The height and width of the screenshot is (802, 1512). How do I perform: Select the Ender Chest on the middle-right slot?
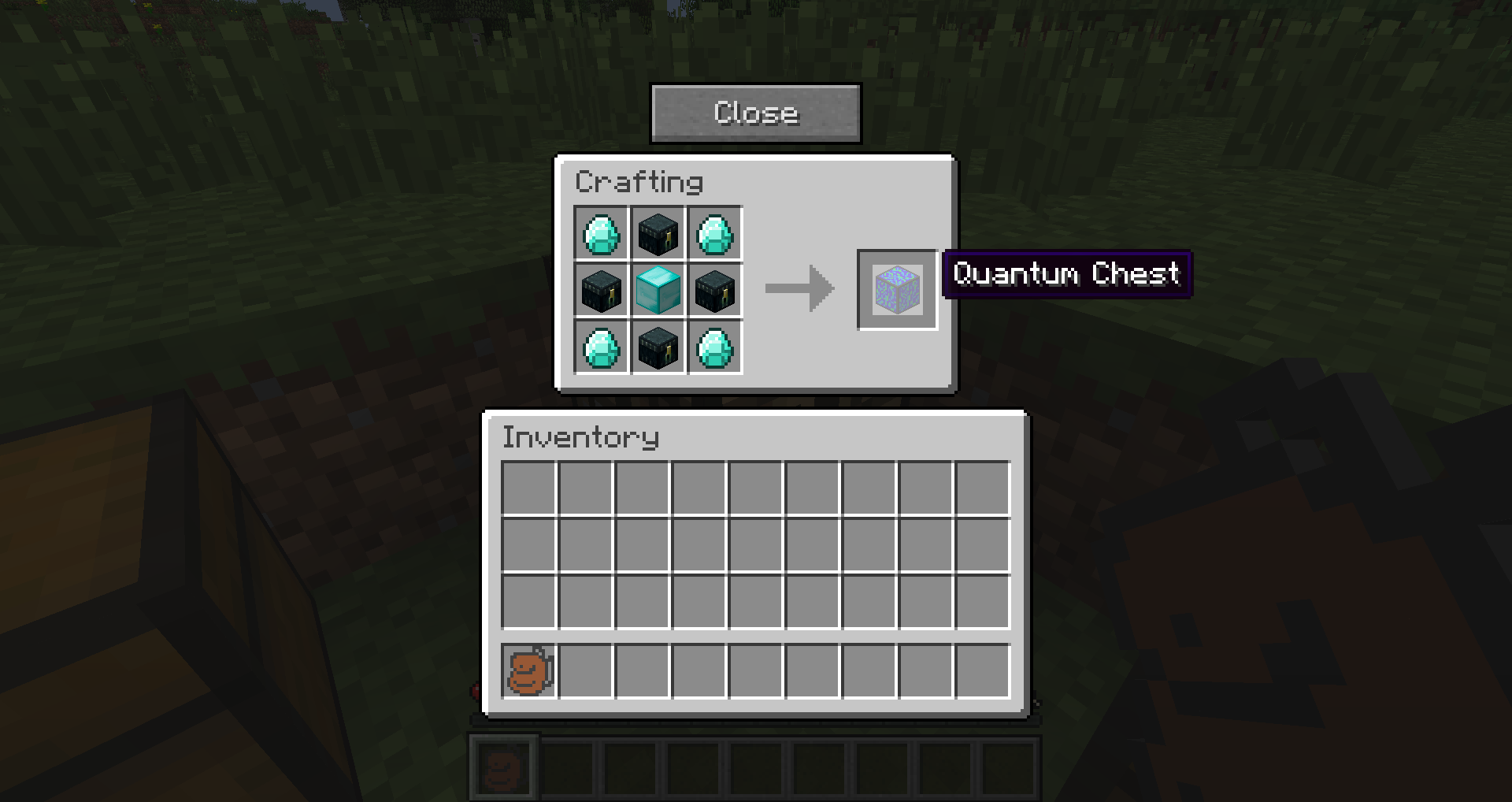[x=715, y=291]
